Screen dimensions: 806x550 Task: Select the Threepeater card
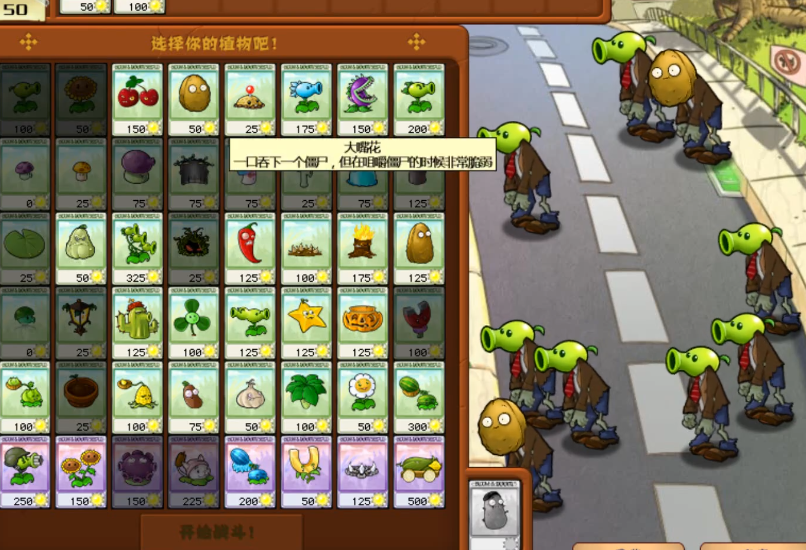coord(138,246)
